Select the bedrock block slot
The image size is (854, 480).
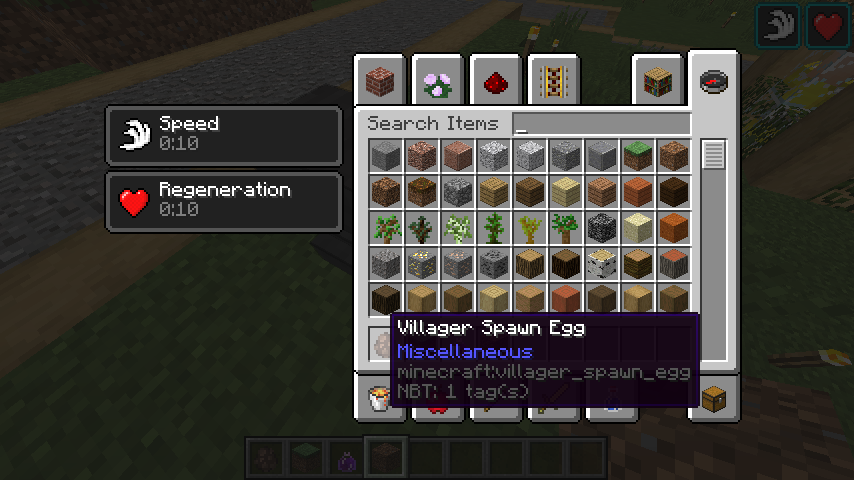(601, 227)
